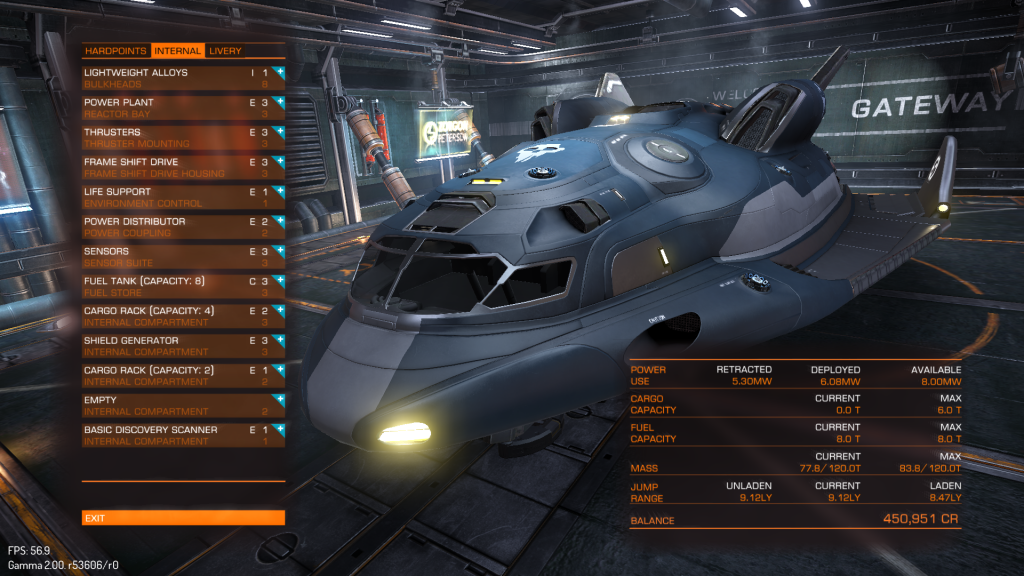The image size is (1024, 576).
Task: Switch to the Hardpoints tab
Action: 116,51
